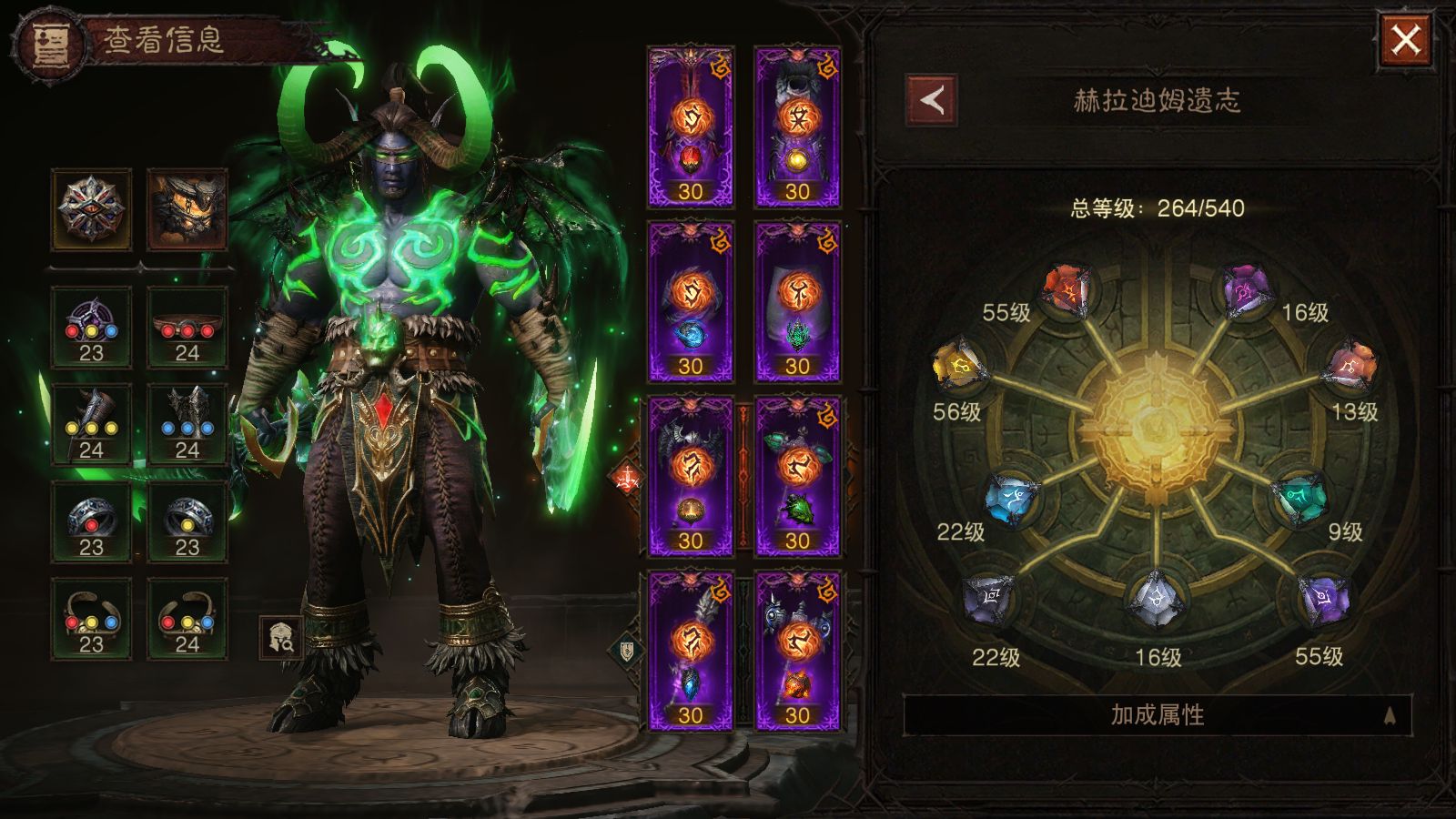
Task: Select the yellow 56级 vessel gem
Action: (958, 368)
